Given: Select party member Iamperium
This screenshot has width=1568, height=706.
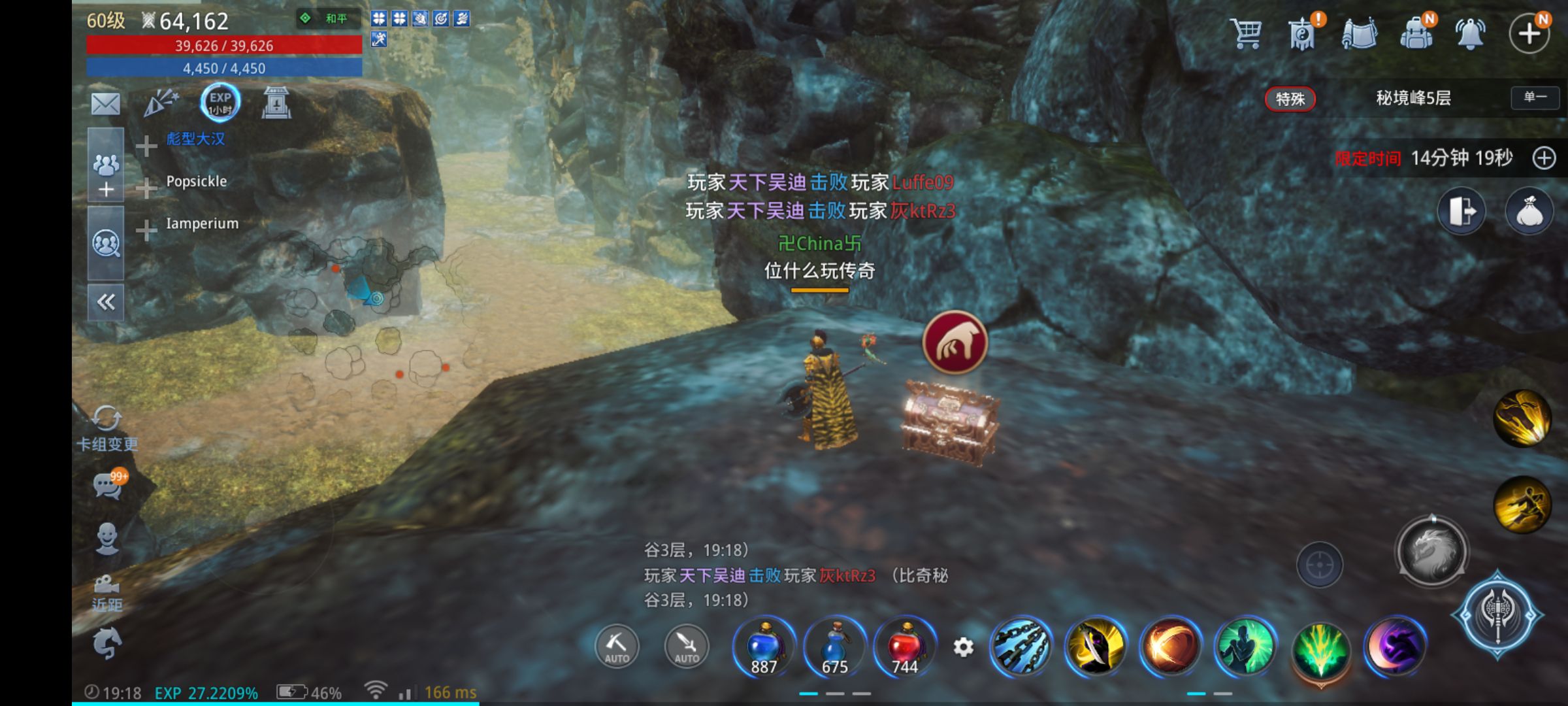Looking at the screenshot, I should (202, 224).
